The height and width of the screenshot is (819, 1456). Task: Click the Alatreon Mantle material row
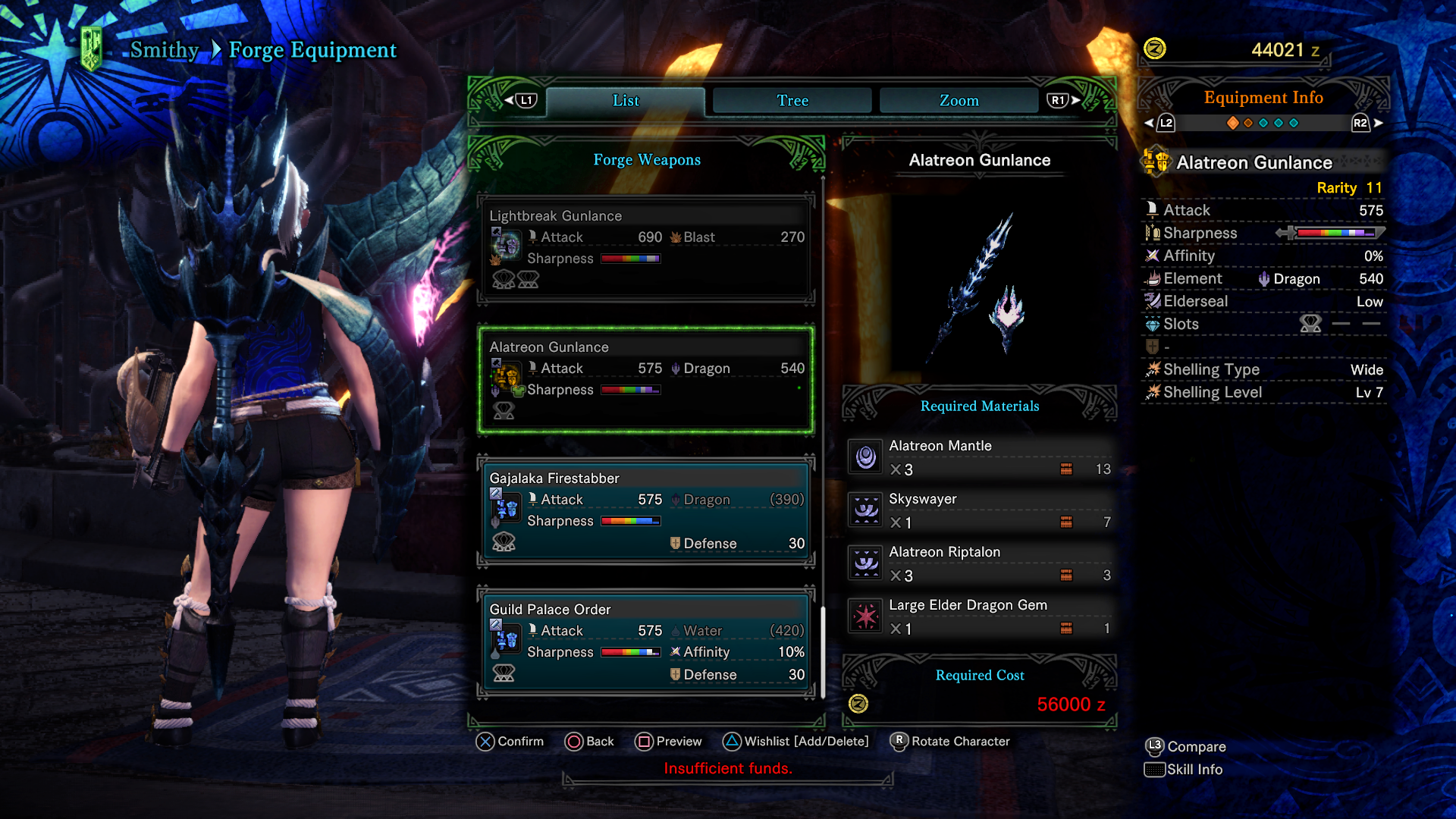[x=980, y=457]
